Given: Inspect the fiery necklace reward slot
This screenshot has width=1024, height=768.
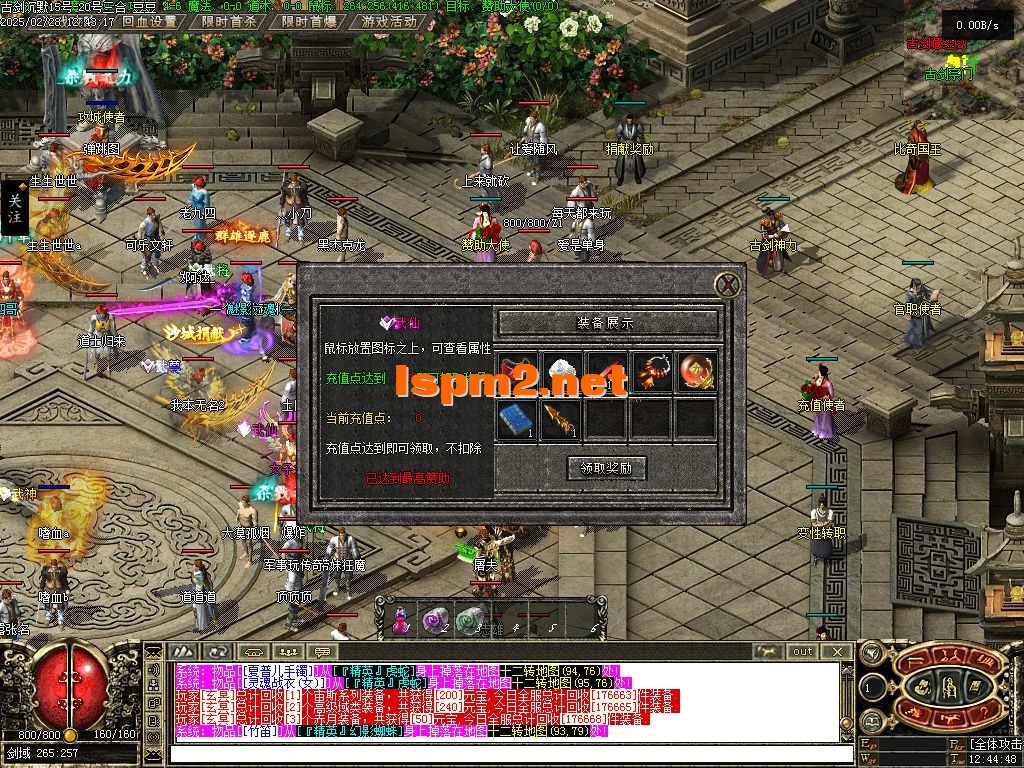Looking at the screenshot, I should (x=652, y=372).
